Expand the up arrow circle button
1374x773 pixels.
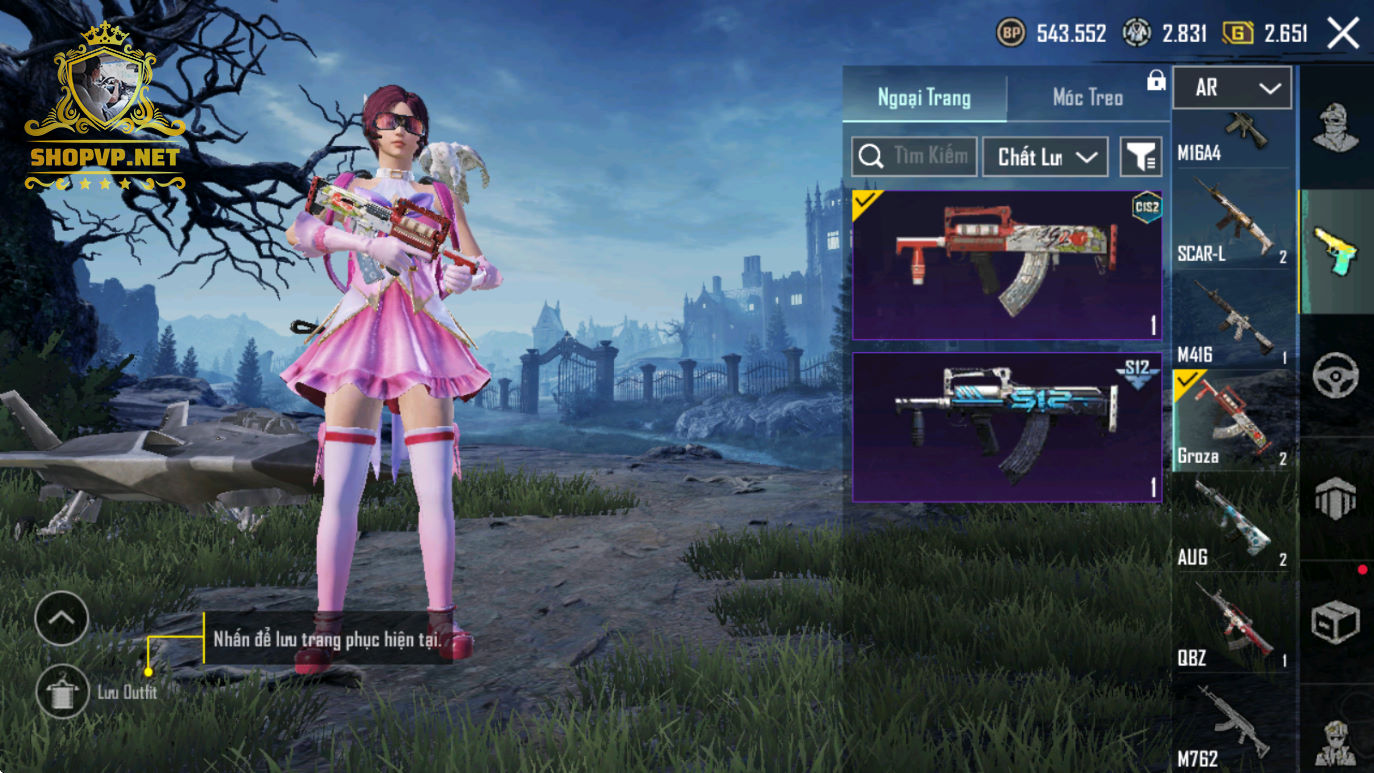pos(62,619)
